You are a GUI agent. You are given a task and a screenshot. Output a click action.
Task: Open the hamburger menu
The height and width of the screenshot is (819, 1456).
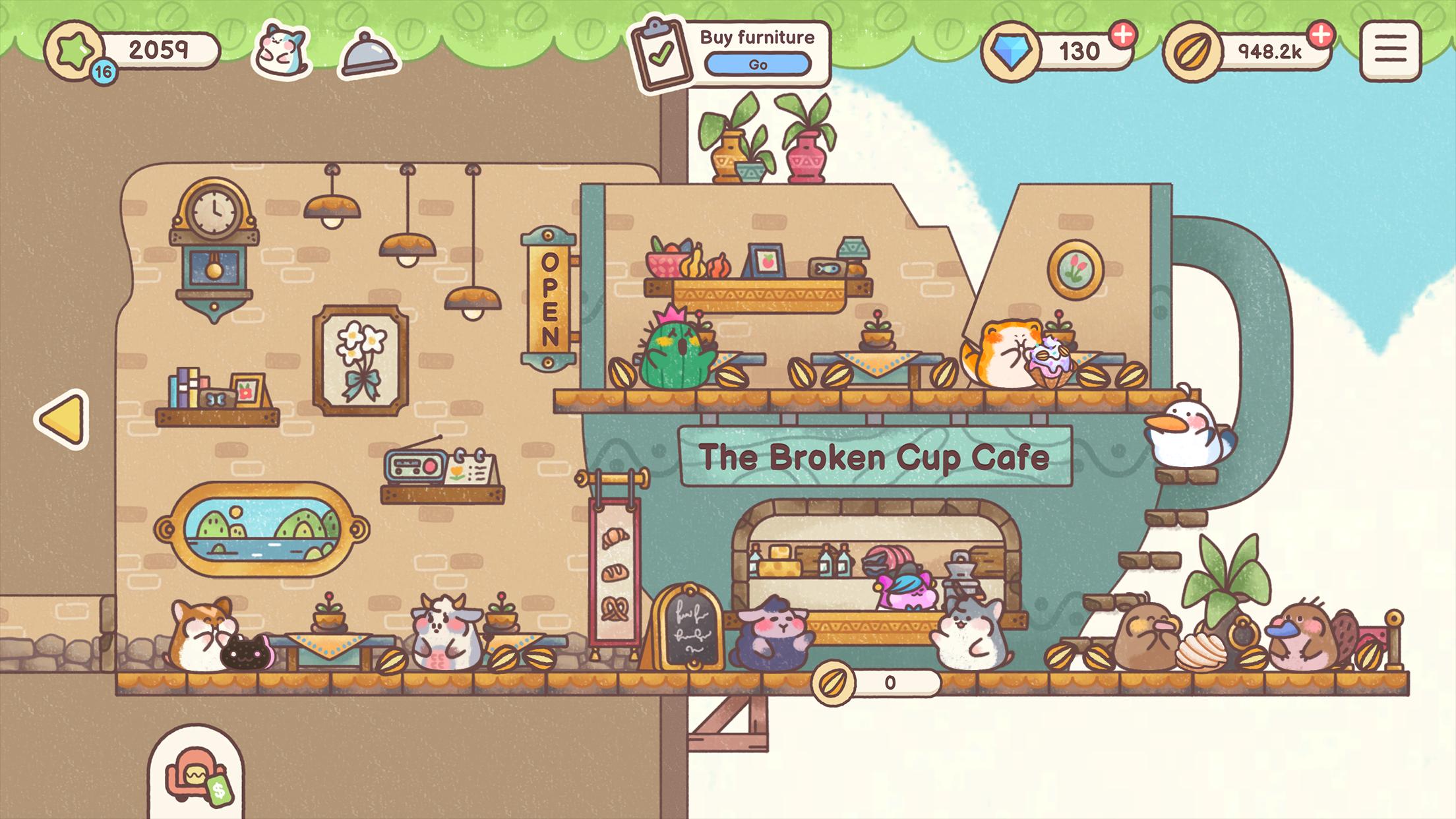(1390, 51)
